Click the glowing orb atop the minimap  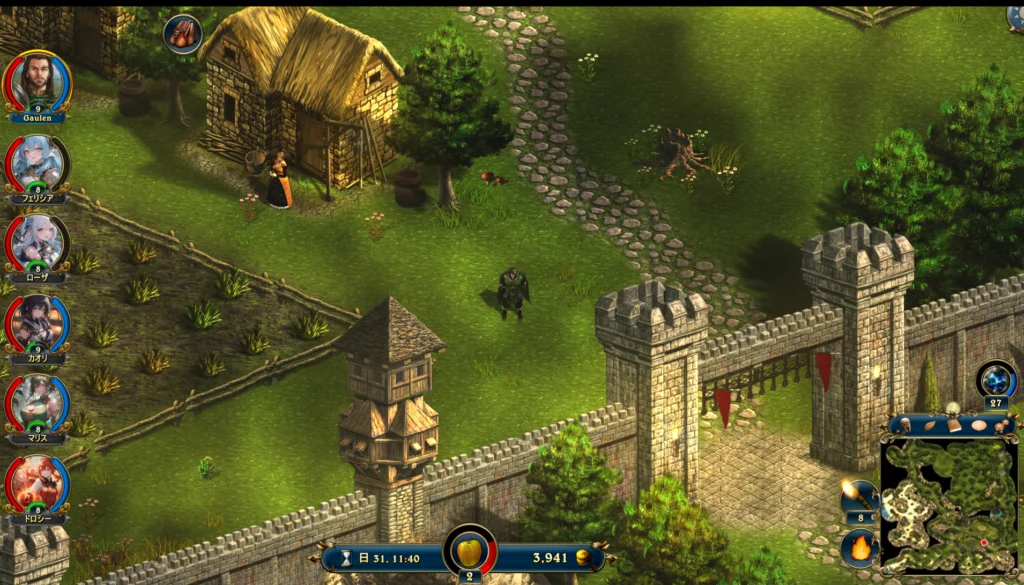coord(953,408)
